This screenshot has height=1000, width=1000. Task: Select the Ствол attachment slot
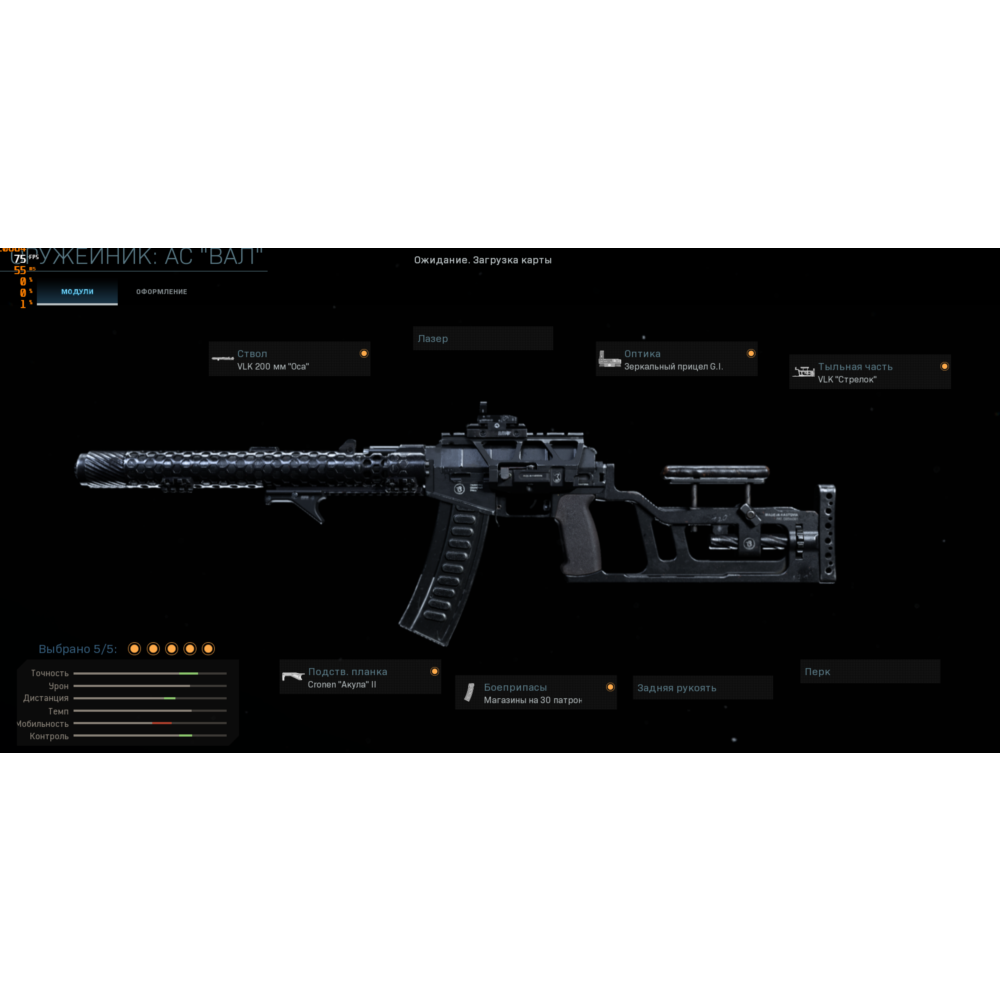coord(289,360)
